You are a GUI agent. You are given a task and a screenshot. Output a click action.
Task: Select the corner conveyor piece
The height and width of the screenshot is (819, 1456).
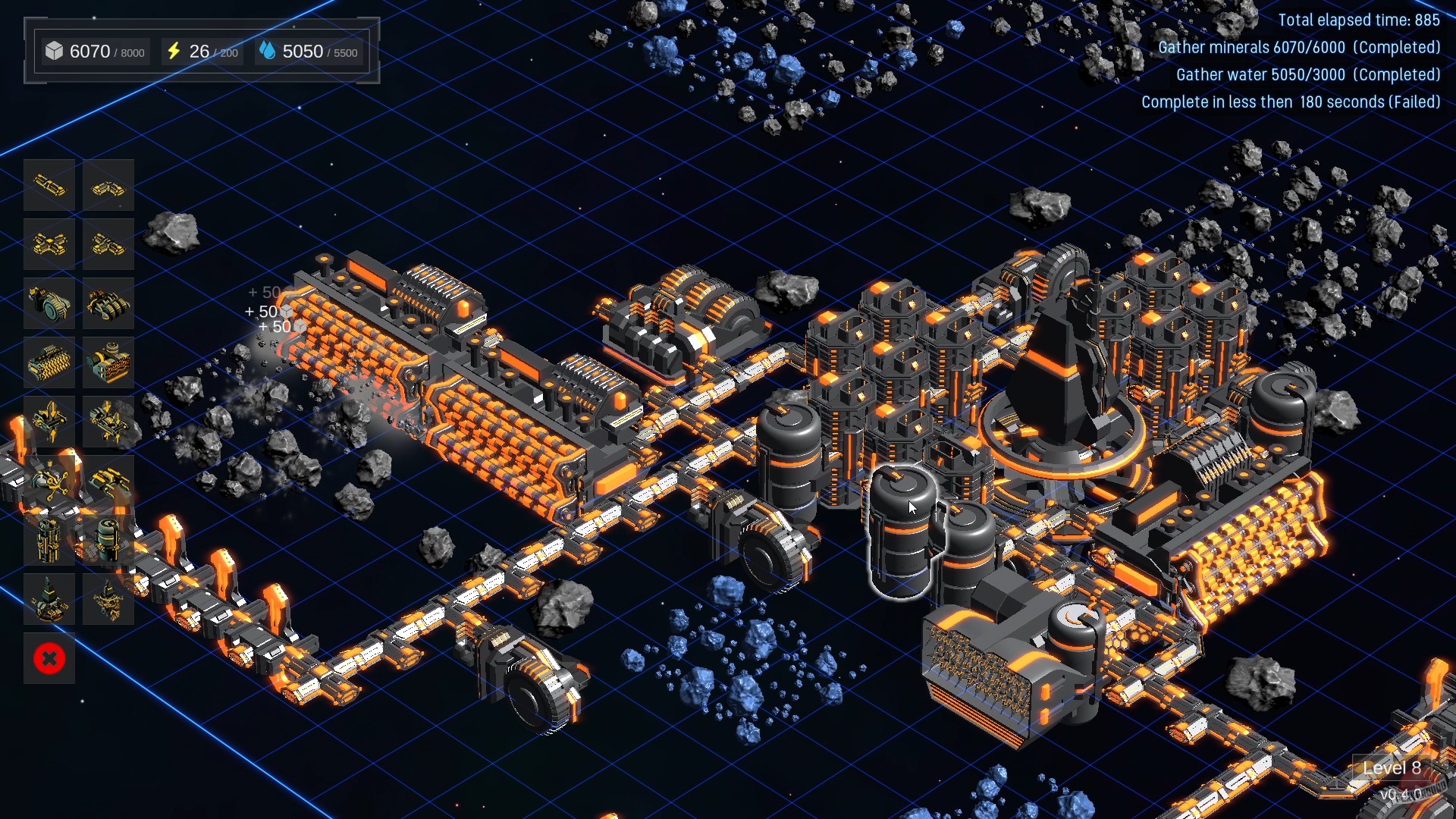108,184
